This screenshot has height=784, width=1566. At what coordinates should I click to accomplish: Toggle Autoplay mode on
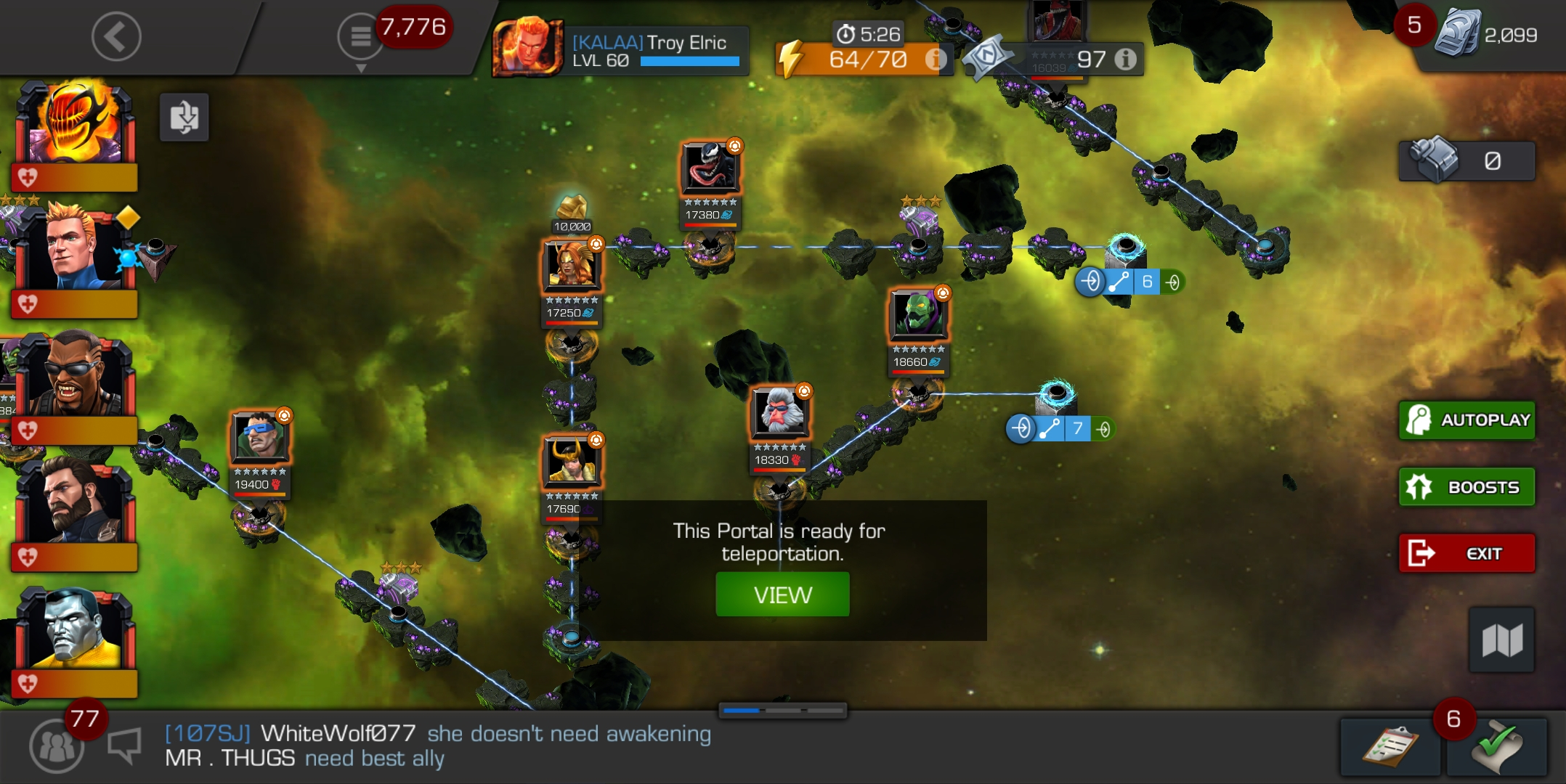(1466, 420)
